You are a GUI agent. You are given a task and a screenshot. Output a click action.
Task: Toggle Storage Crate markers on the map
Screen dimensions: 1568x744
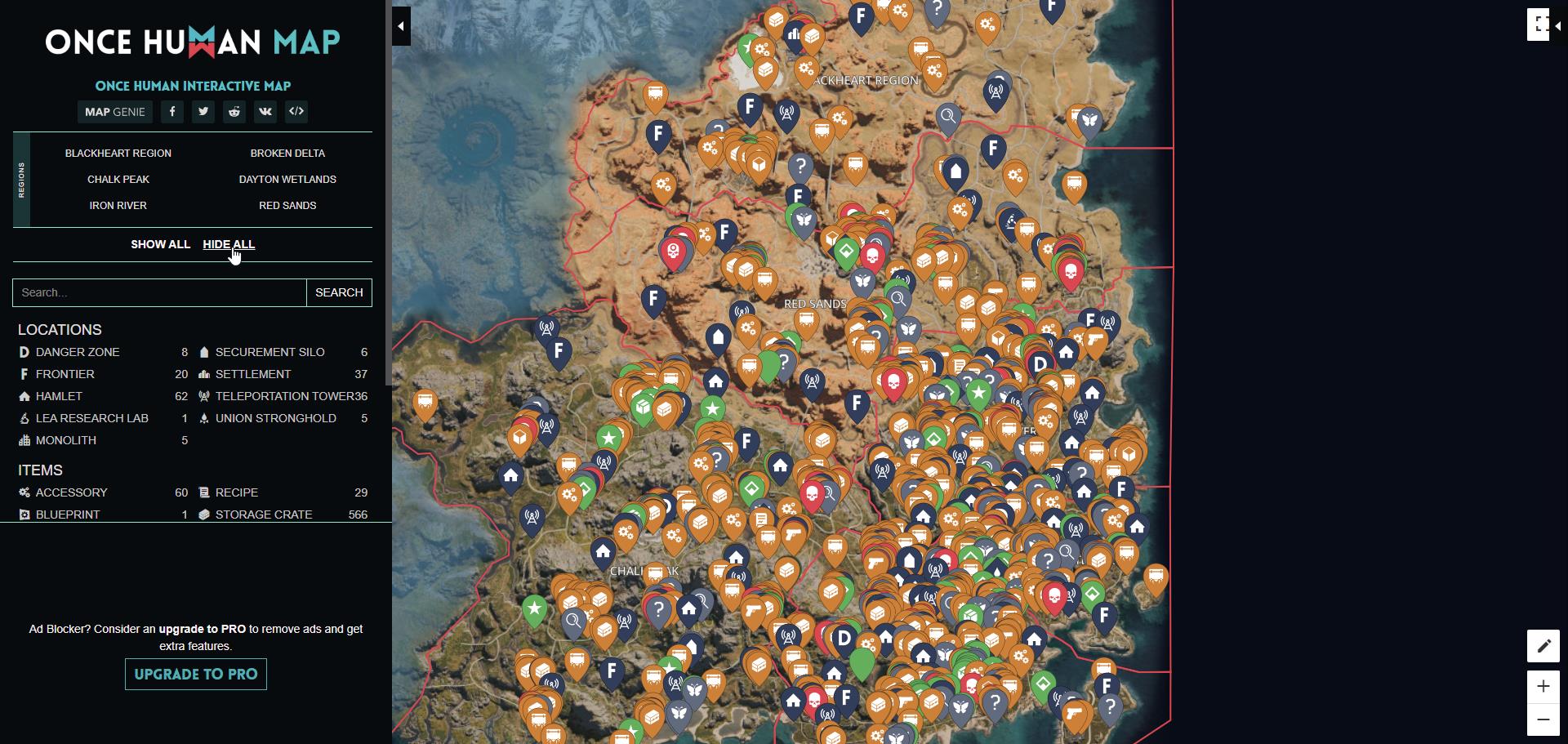[263, 515]
